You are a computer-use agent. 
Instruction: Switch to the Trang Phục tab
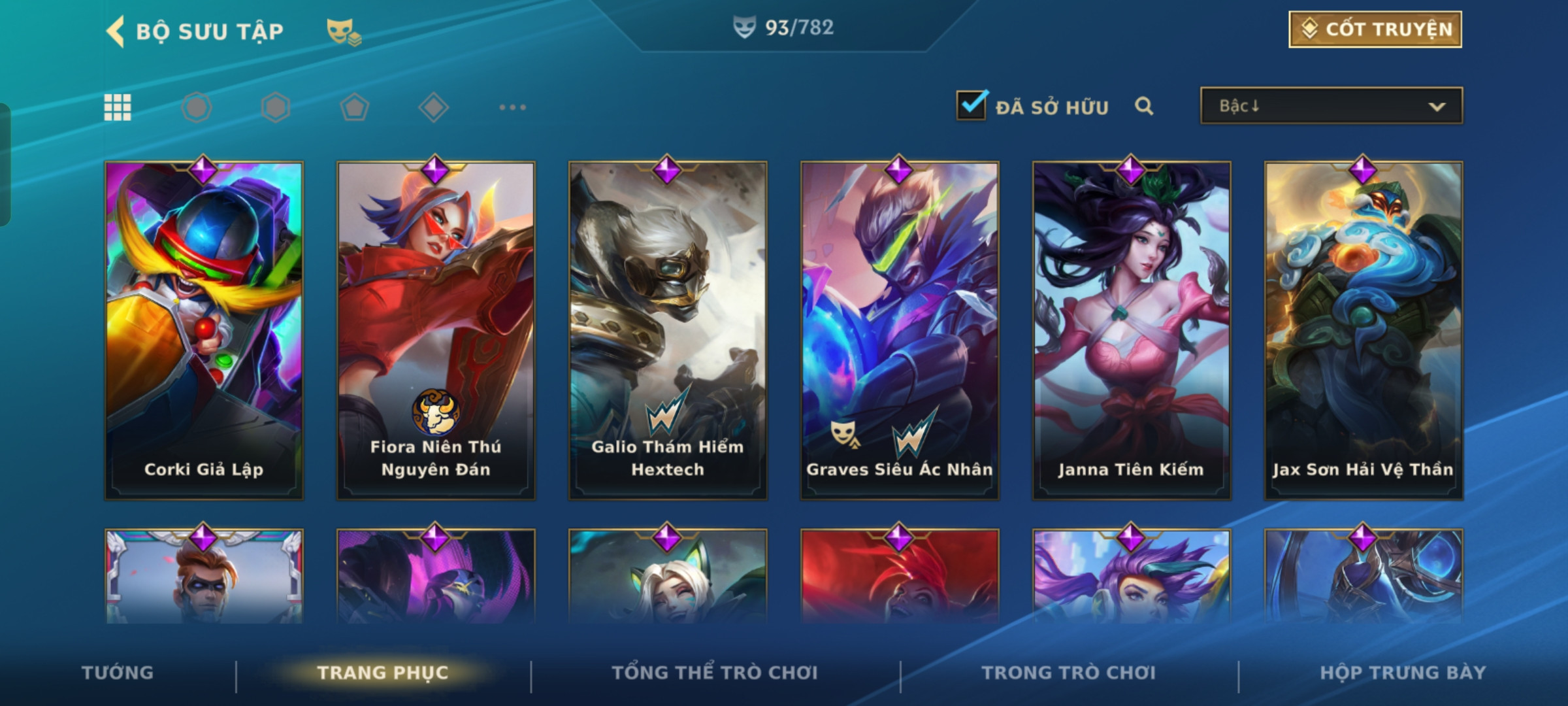[383, 673]
